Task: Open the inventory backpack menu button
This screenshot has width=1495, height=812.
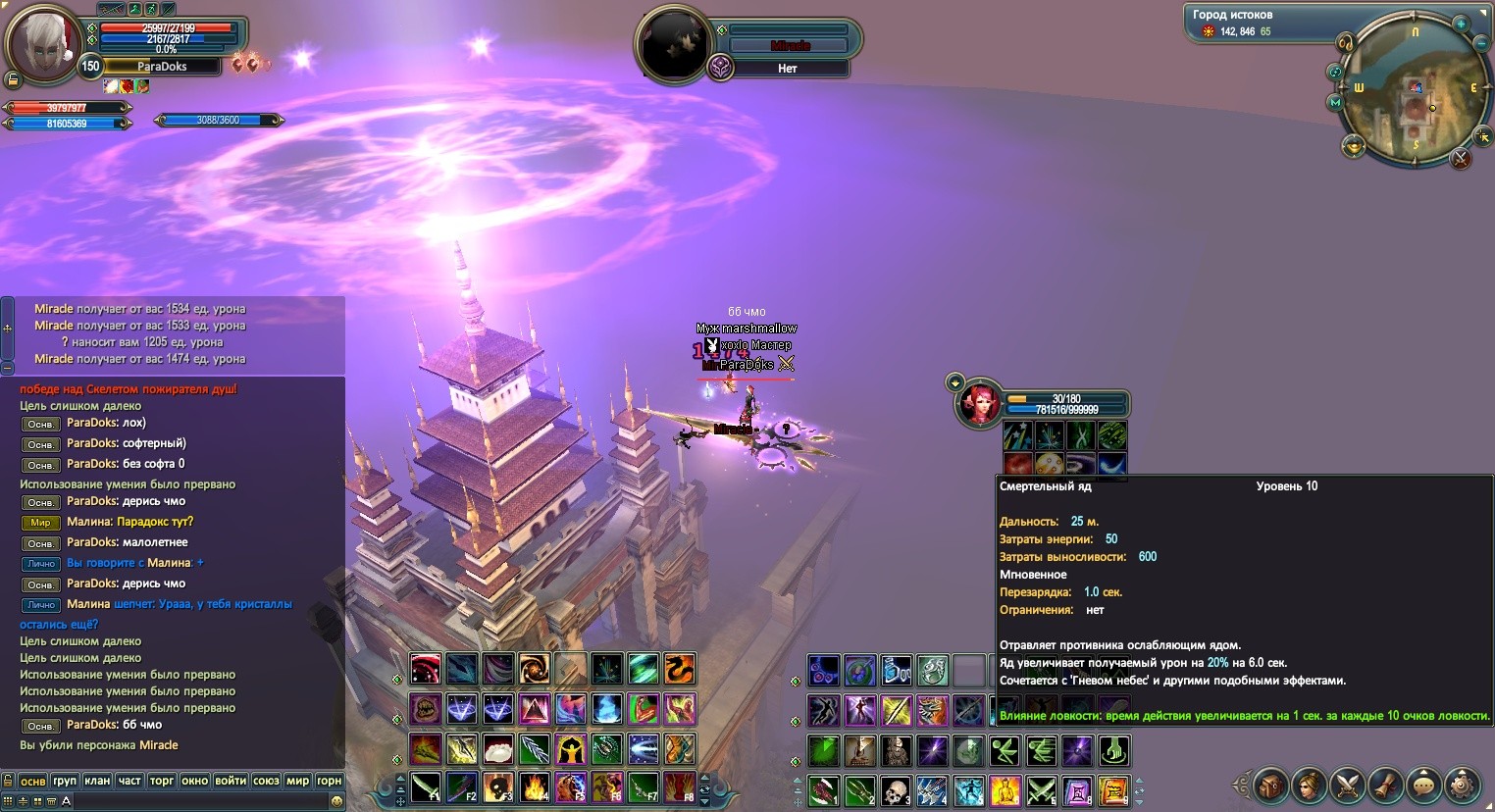Action: 1270,785
